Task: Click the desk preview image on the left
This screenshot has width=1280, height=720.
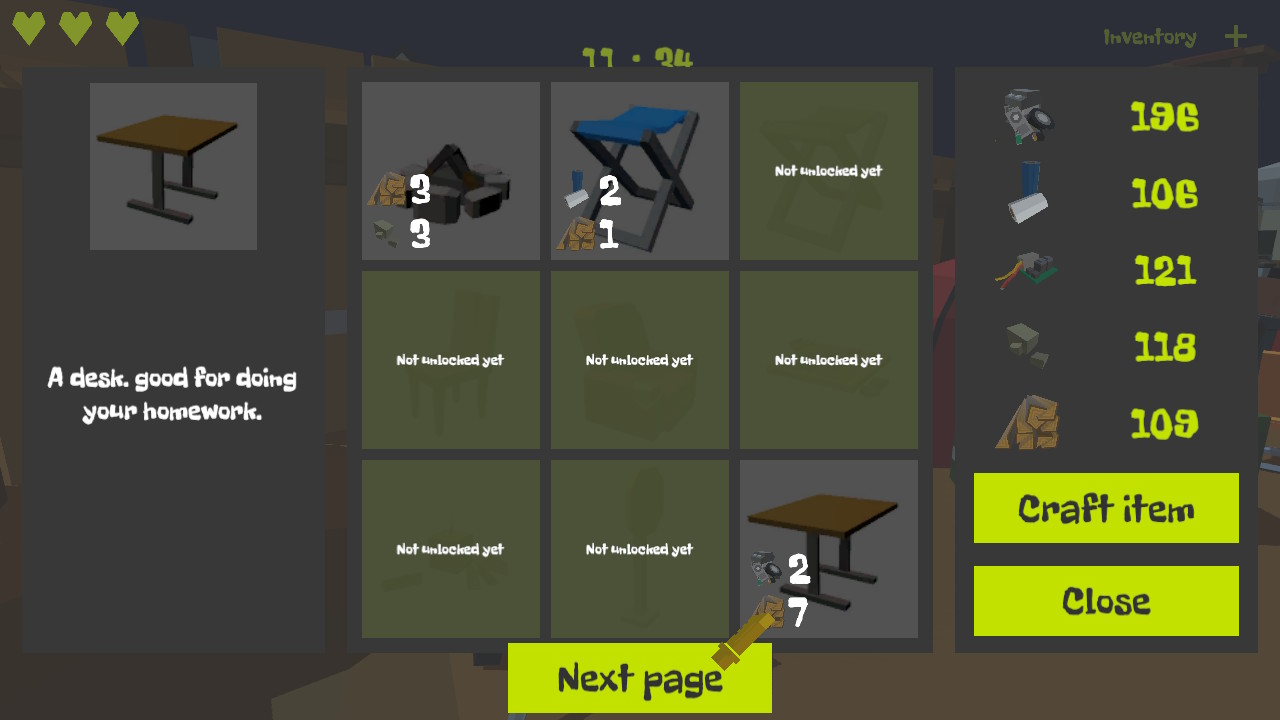Action: pyautogui.click(x=172, y=165)
